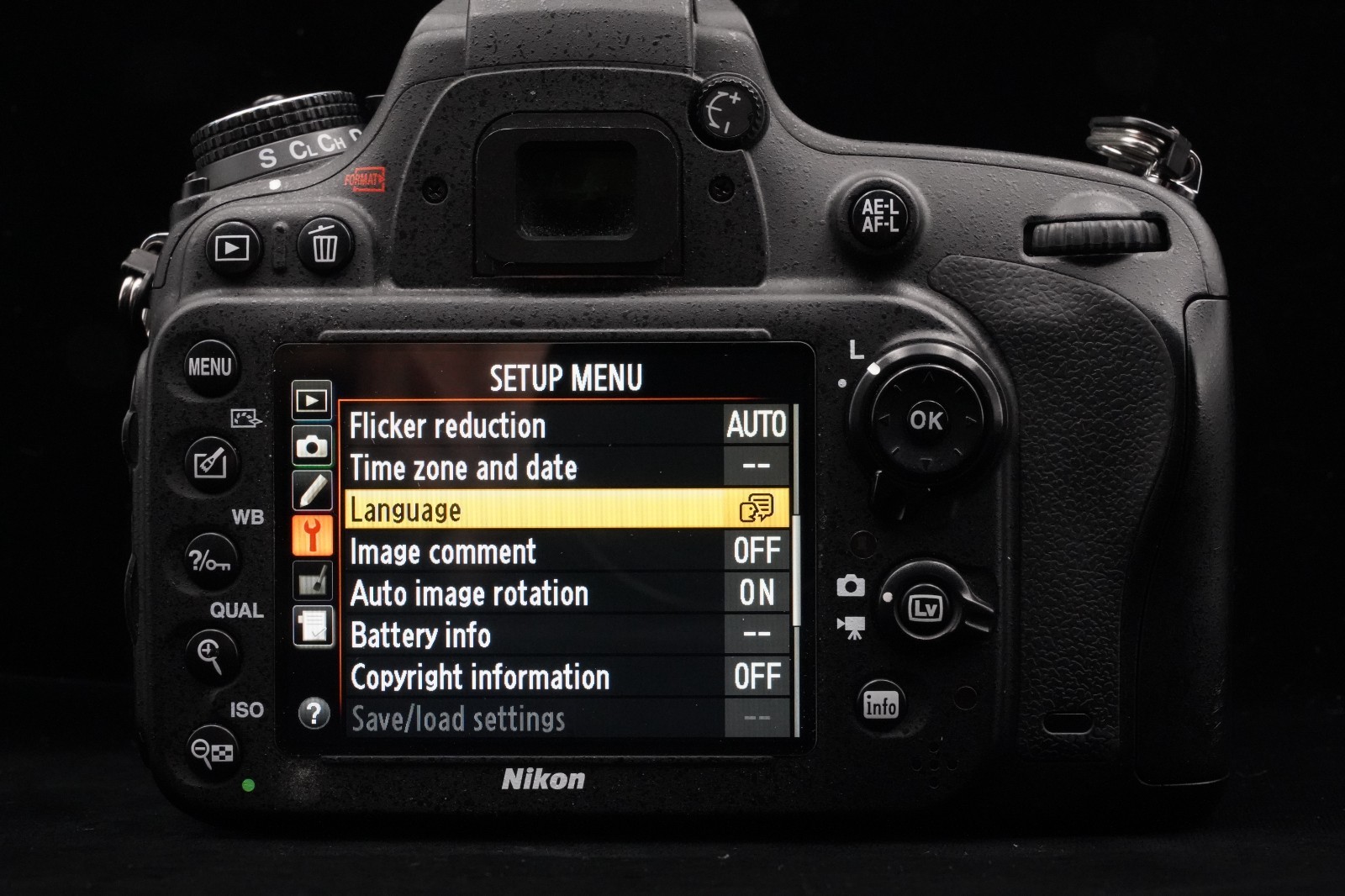Select the wrench setup menu tab
This screenshot has width=1345, height=896.
pos(312,535)
